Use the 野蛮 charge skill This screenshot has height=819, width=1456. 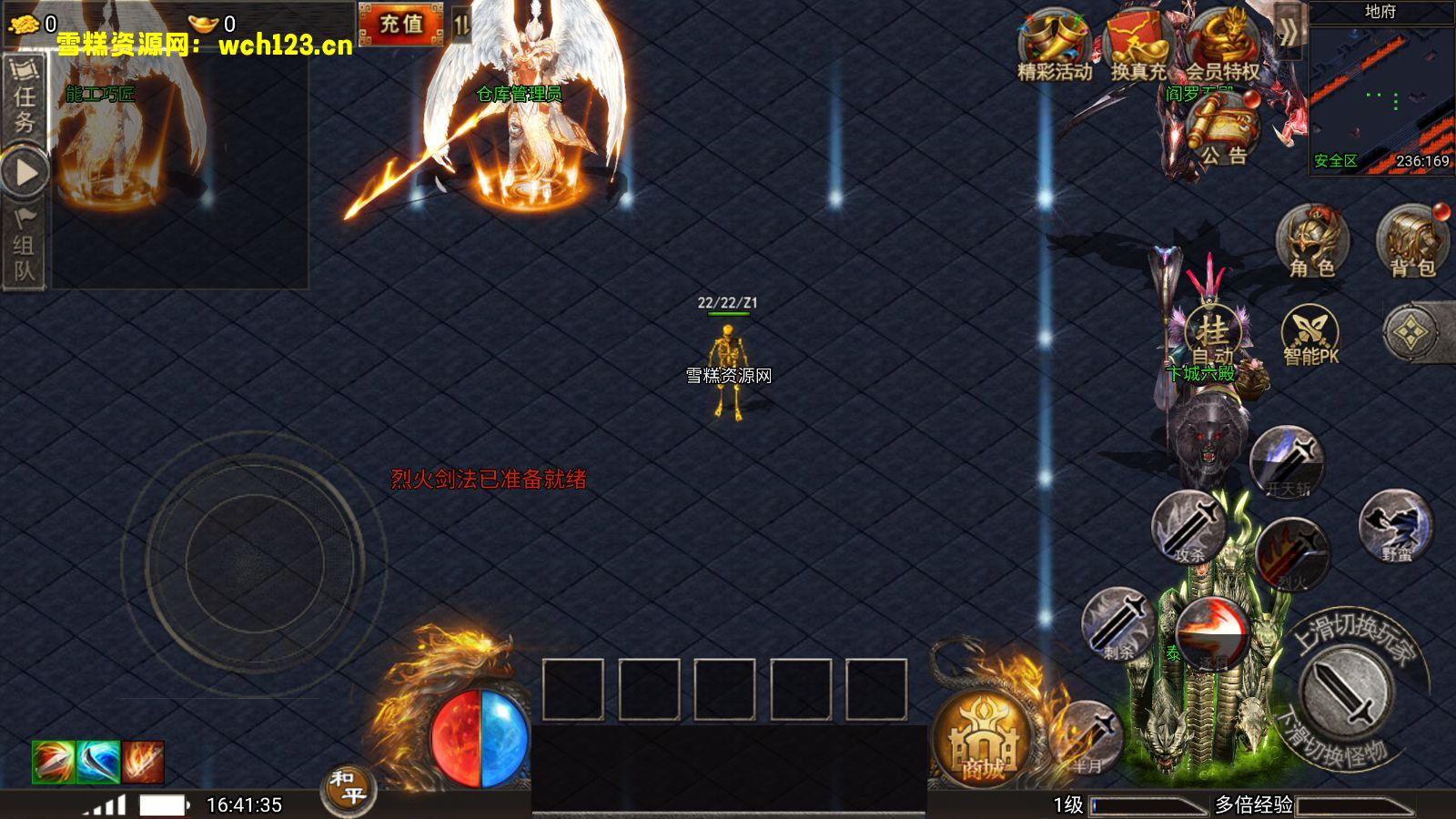point(1395,526)
